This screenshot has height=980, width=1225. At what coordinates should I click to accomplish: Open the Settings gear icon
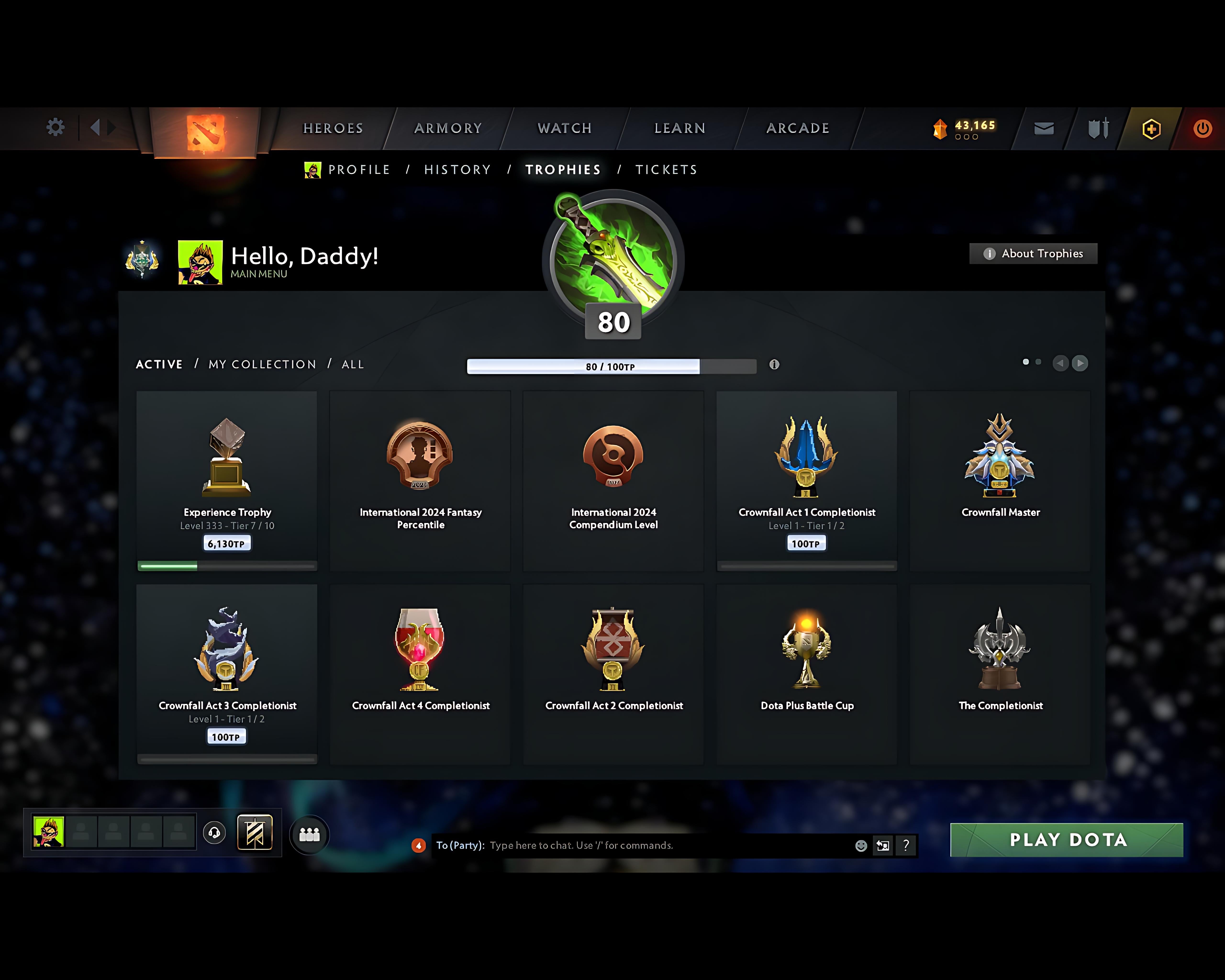[55, 128]
